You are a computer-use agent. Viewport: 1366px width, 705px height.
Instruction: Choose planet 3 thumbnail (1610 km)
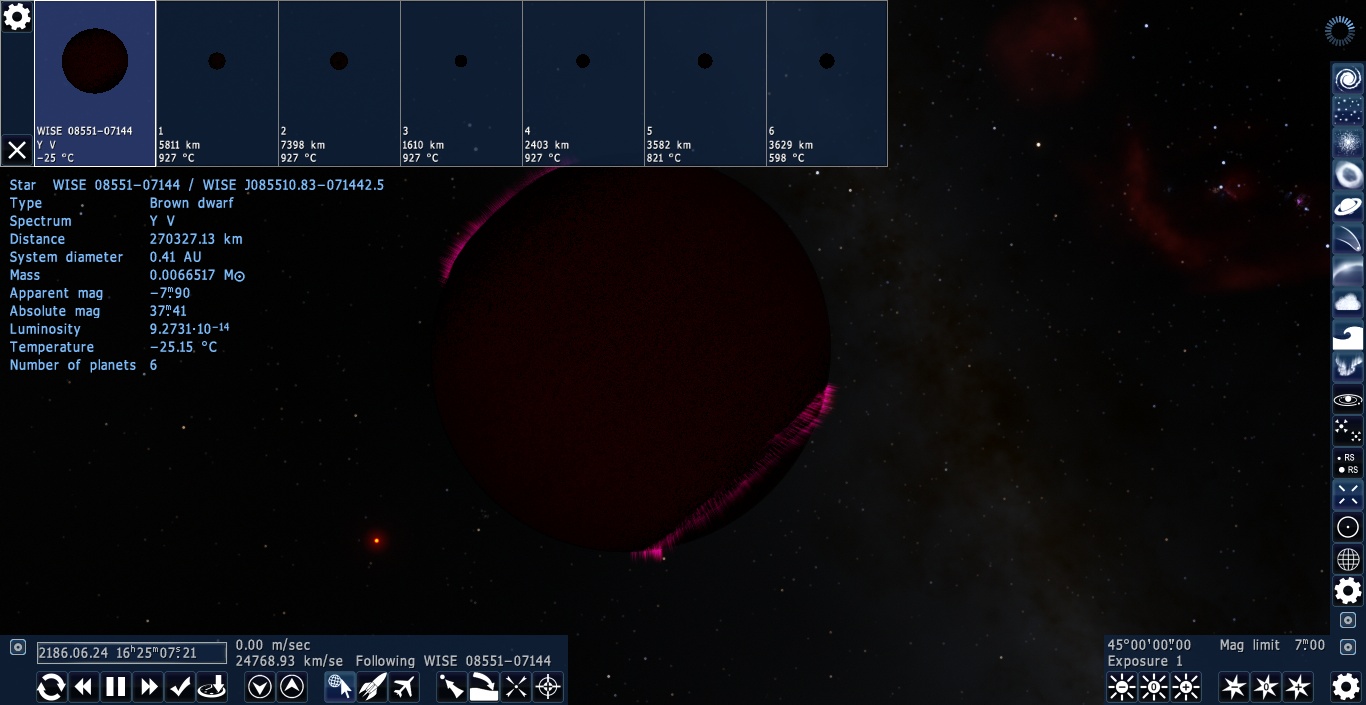(461, 82)
